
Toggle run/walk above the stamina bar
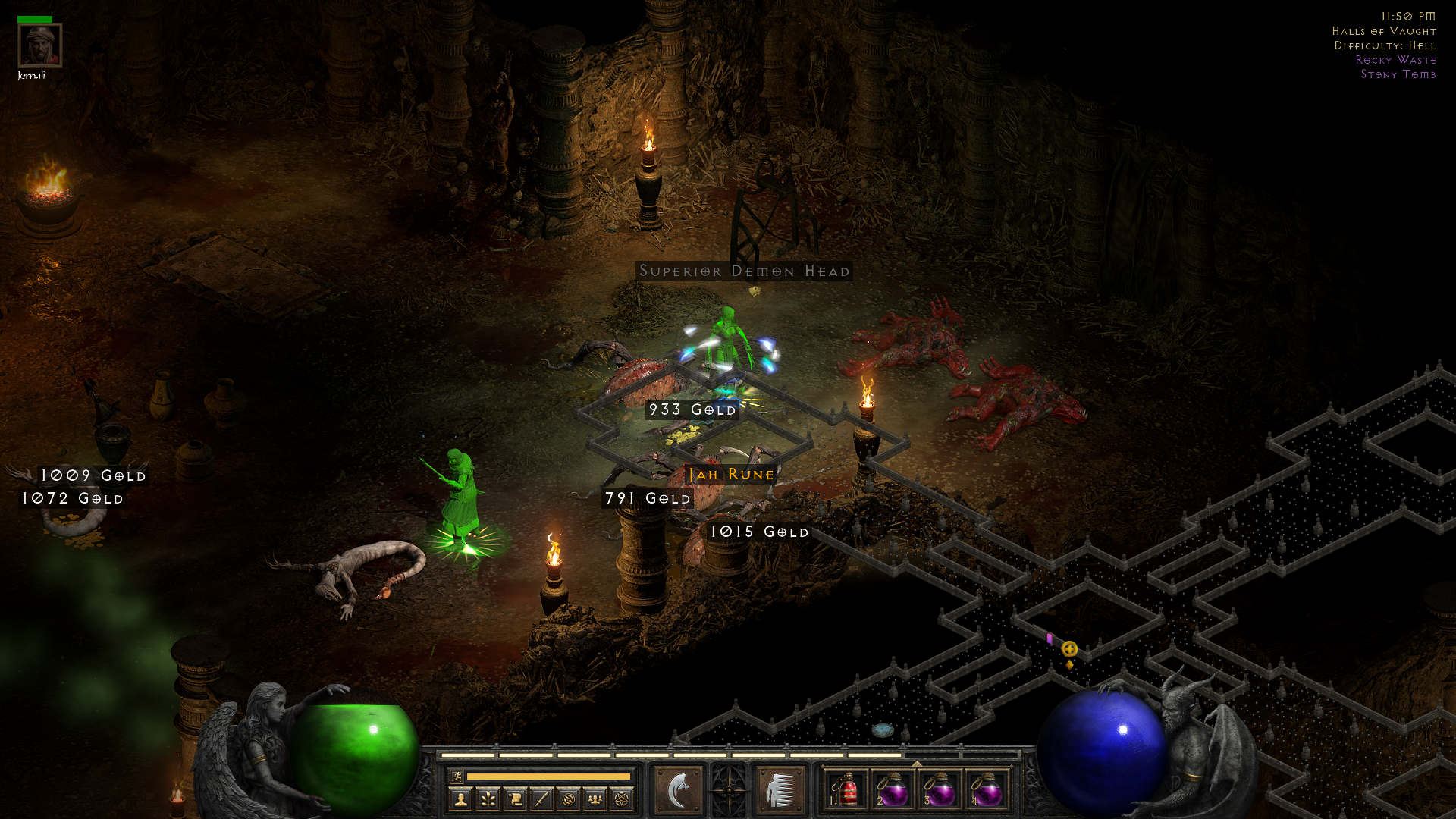[x=457, y=776]
